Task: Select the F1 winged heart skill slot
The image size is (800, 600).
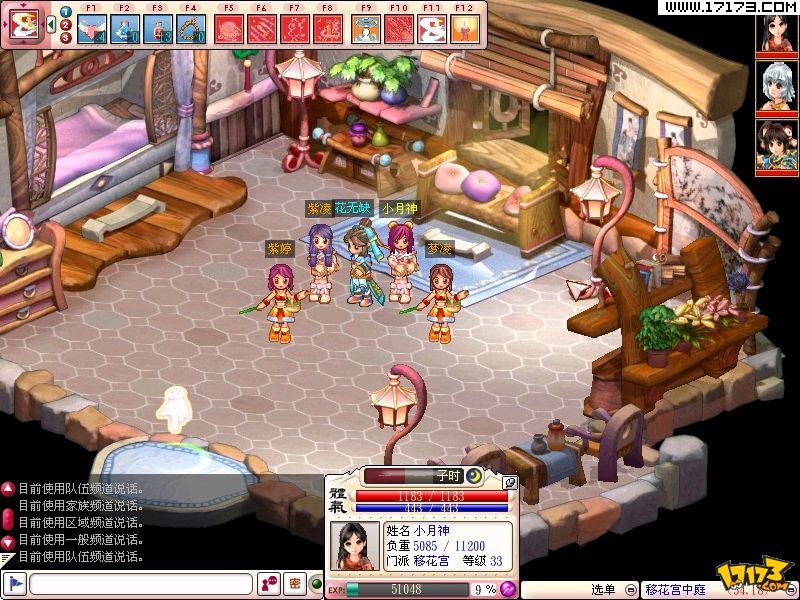Action: tap(95, 28)
